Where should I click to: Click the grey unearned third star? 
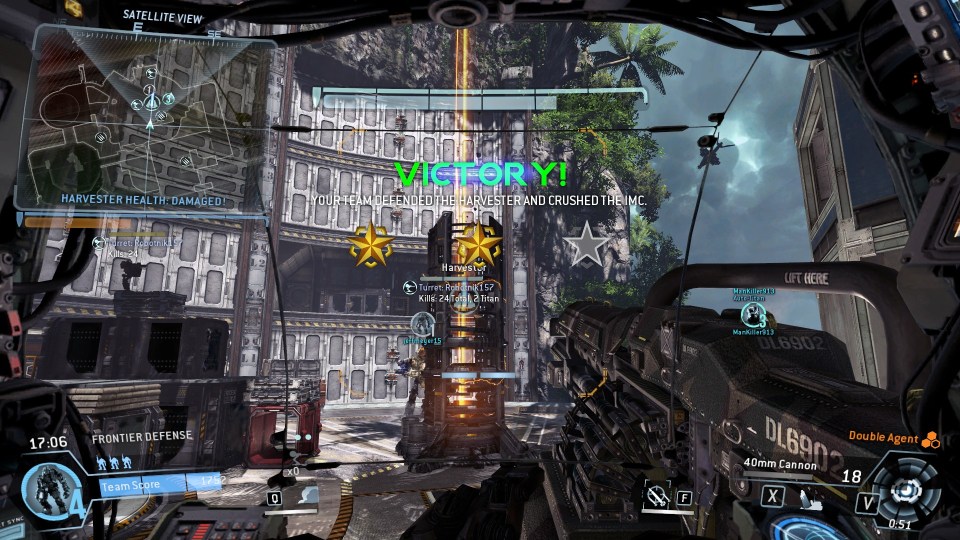pos(585,244)
